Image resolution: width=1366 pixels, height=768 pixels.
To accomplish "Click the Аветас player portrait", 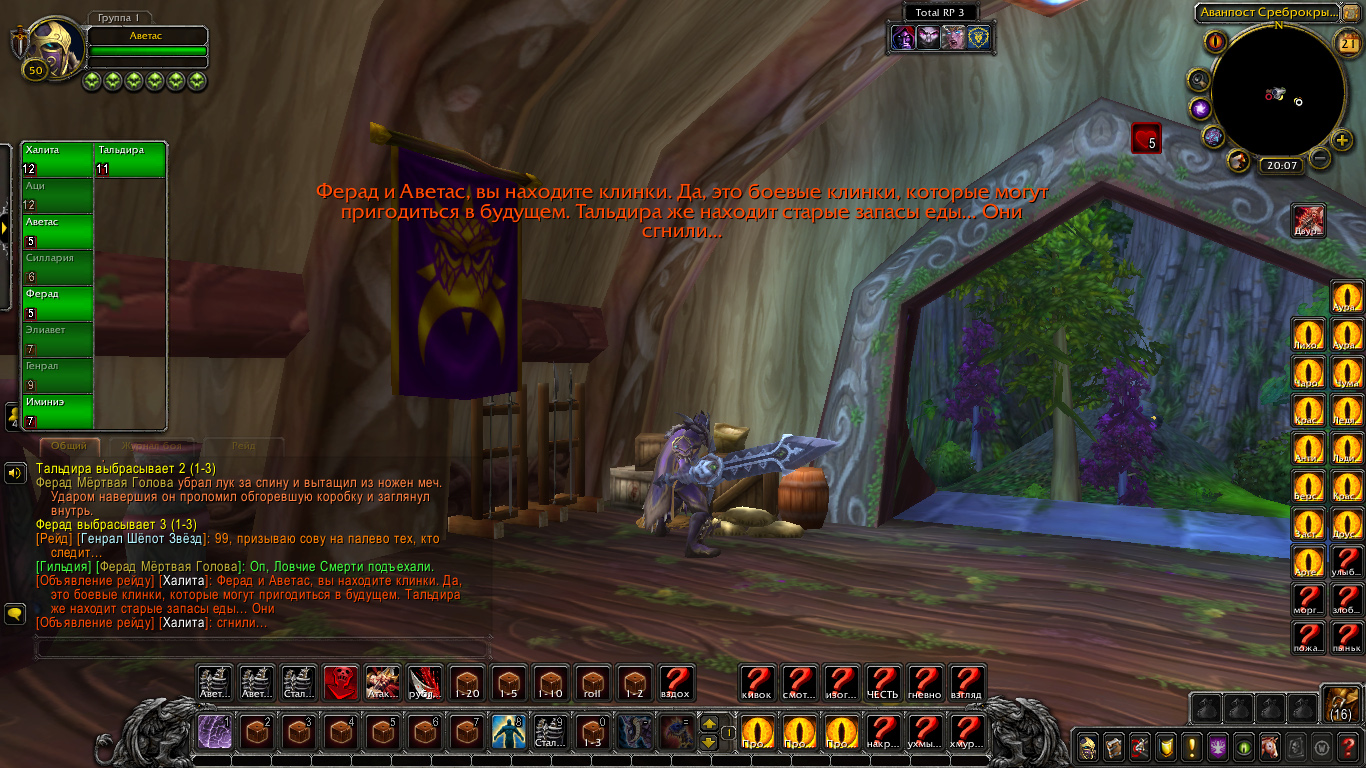I will (50, 47).
